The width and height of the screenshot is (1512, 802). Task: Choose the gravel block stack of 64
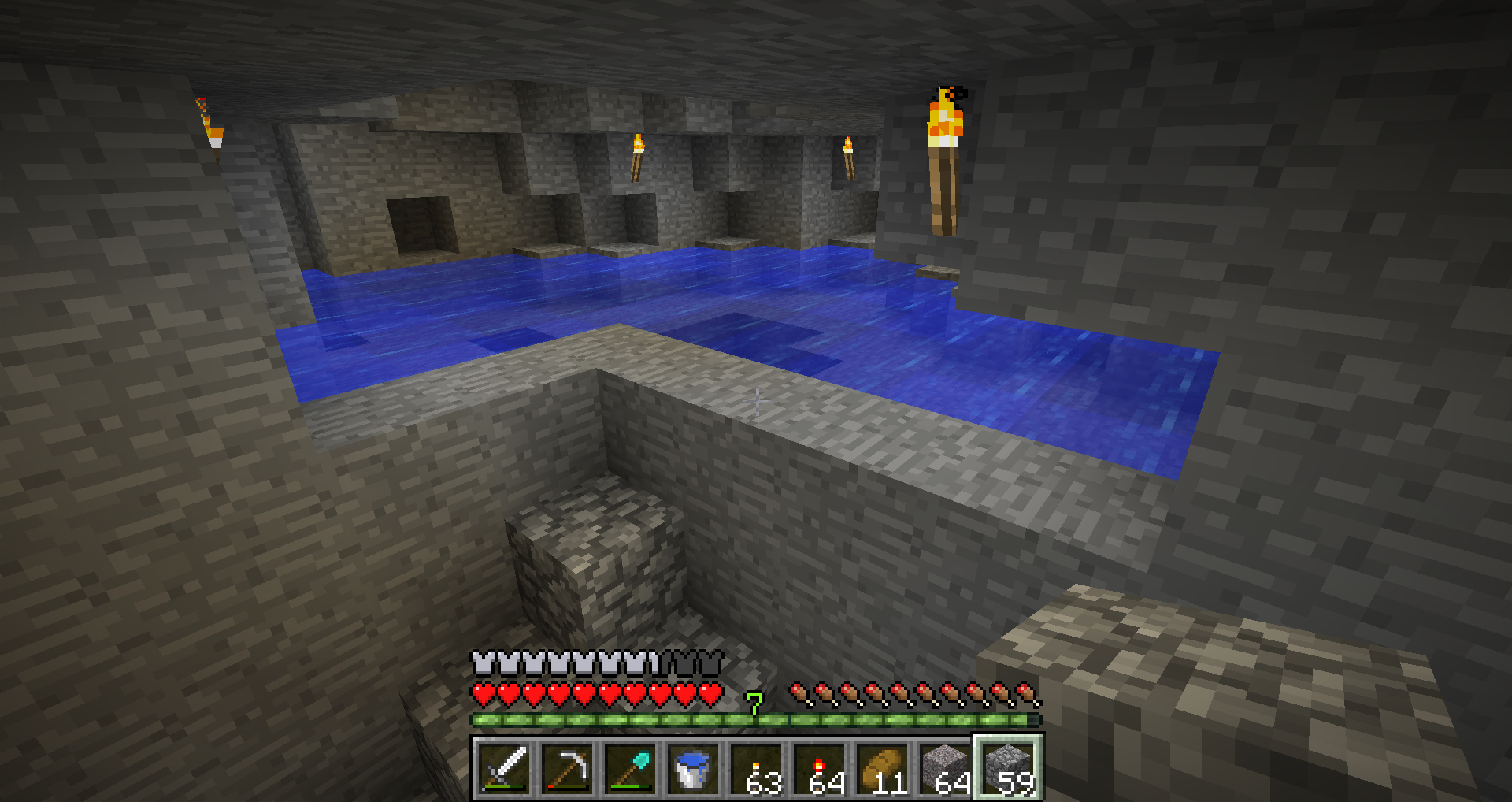coord(945,768)
